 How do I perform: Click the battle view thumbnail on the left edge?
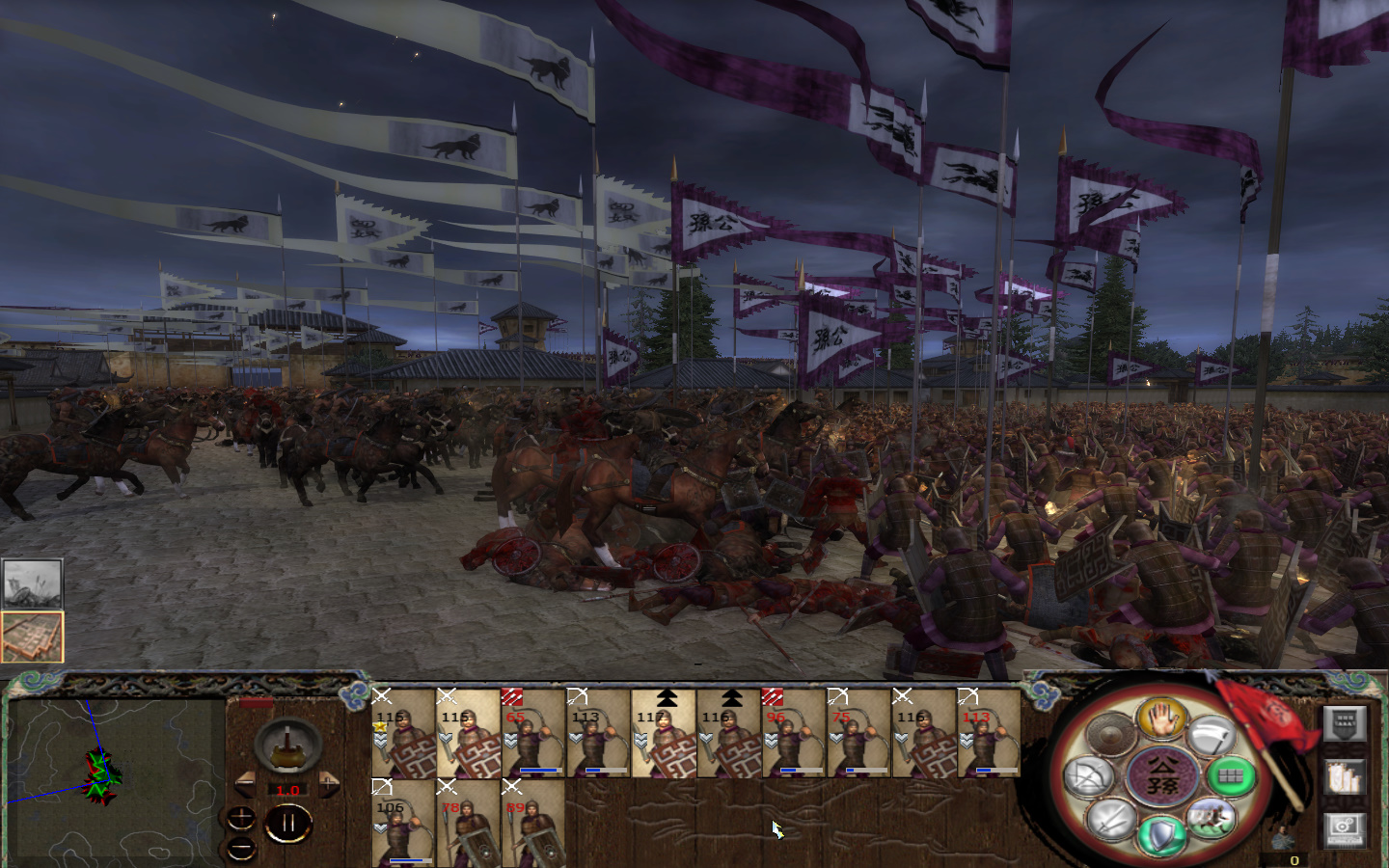point(32,582)
